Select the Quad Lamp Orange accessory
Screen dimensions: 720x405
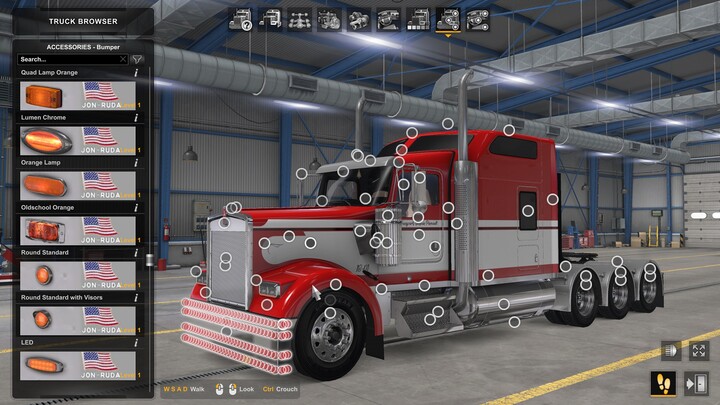pyautogui.click(x=78, y=97)
